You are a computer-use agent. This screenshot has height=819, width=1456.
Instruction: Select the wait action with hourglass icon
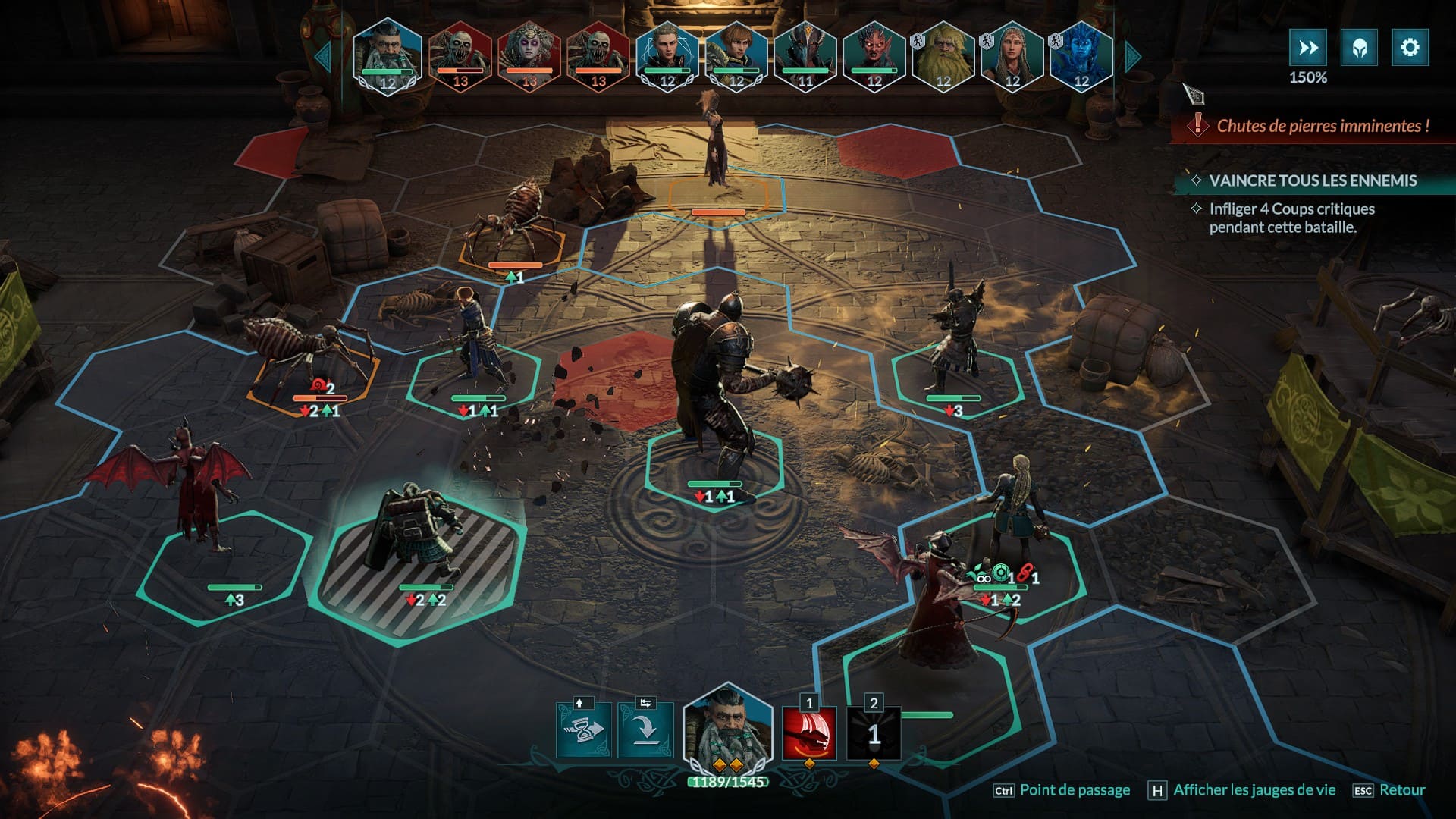pyautogui.click(x=583, y=730)
